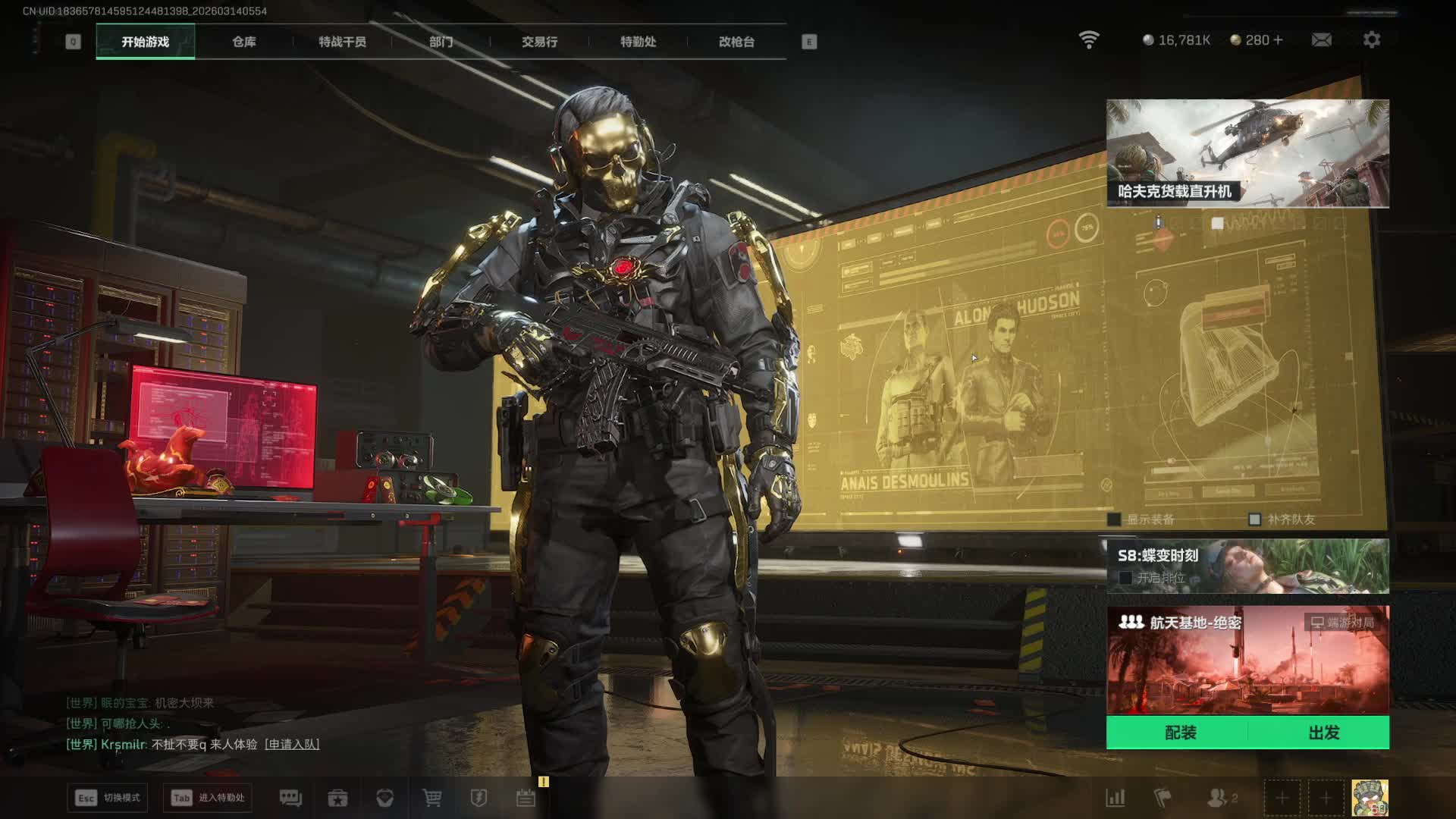Click the 配装 loadout button

1180,733
